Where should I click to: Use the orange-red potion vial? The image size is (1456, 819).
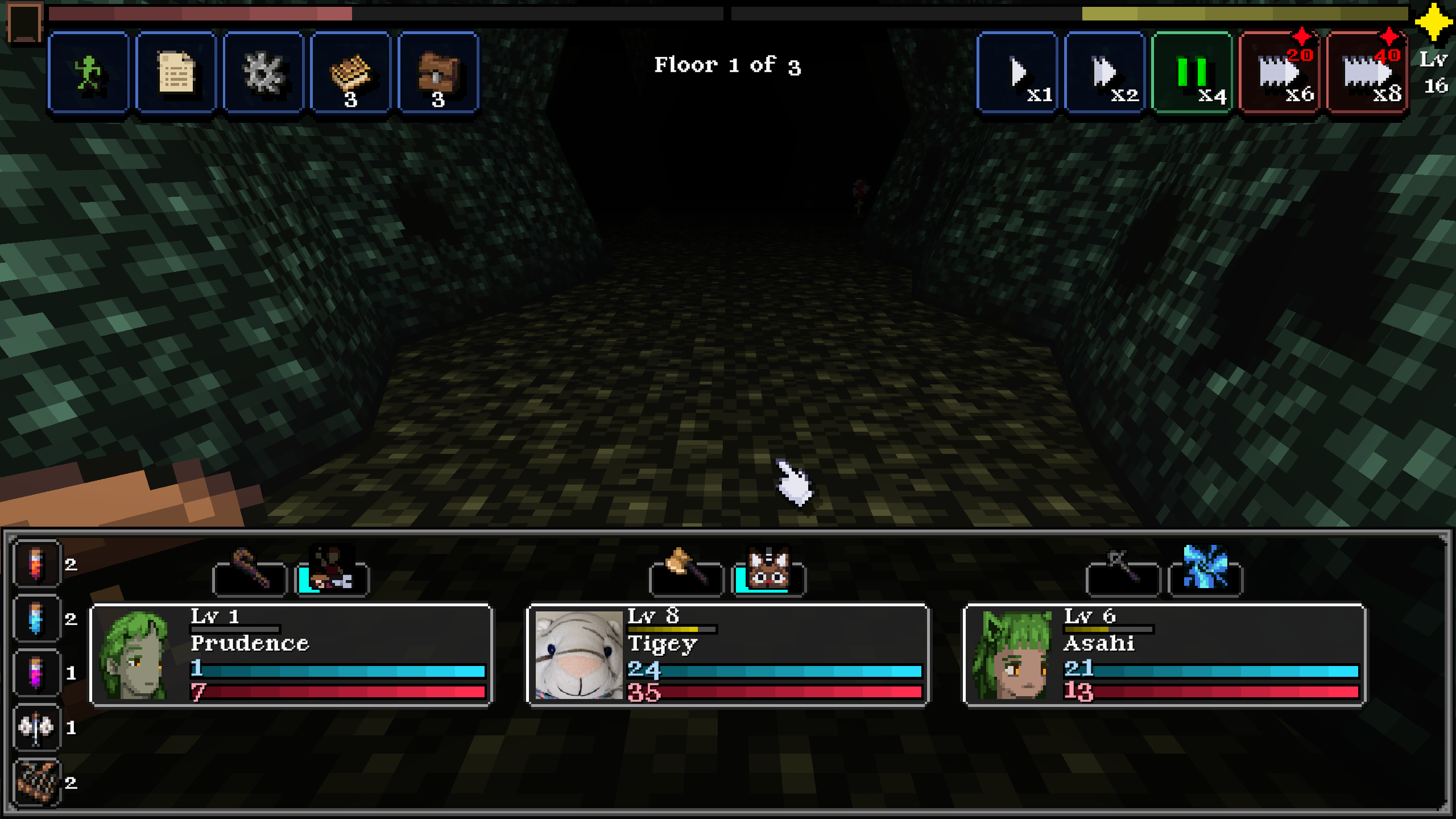pos(37,564)
